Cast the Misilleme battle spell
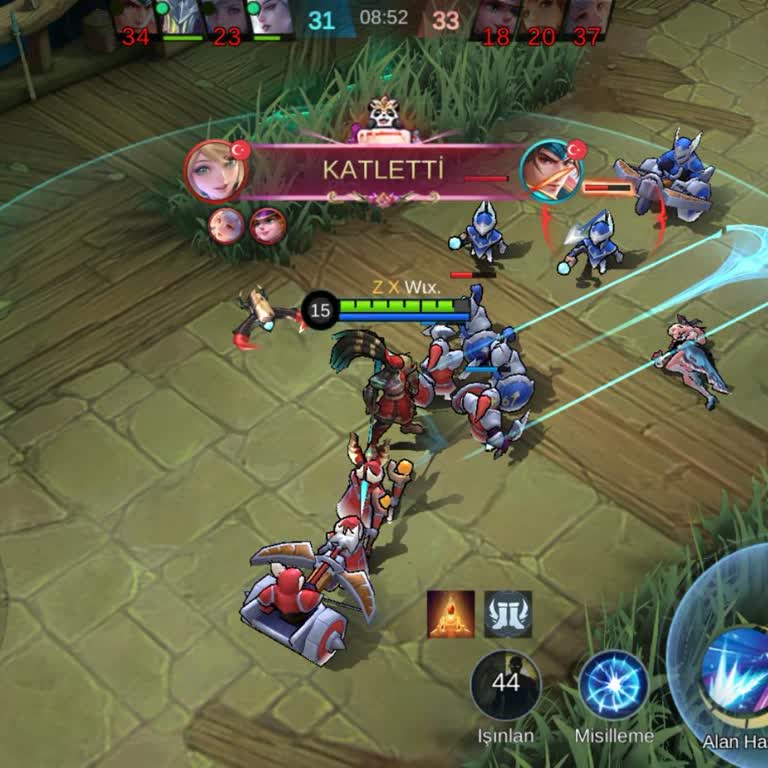 (614, 685)
